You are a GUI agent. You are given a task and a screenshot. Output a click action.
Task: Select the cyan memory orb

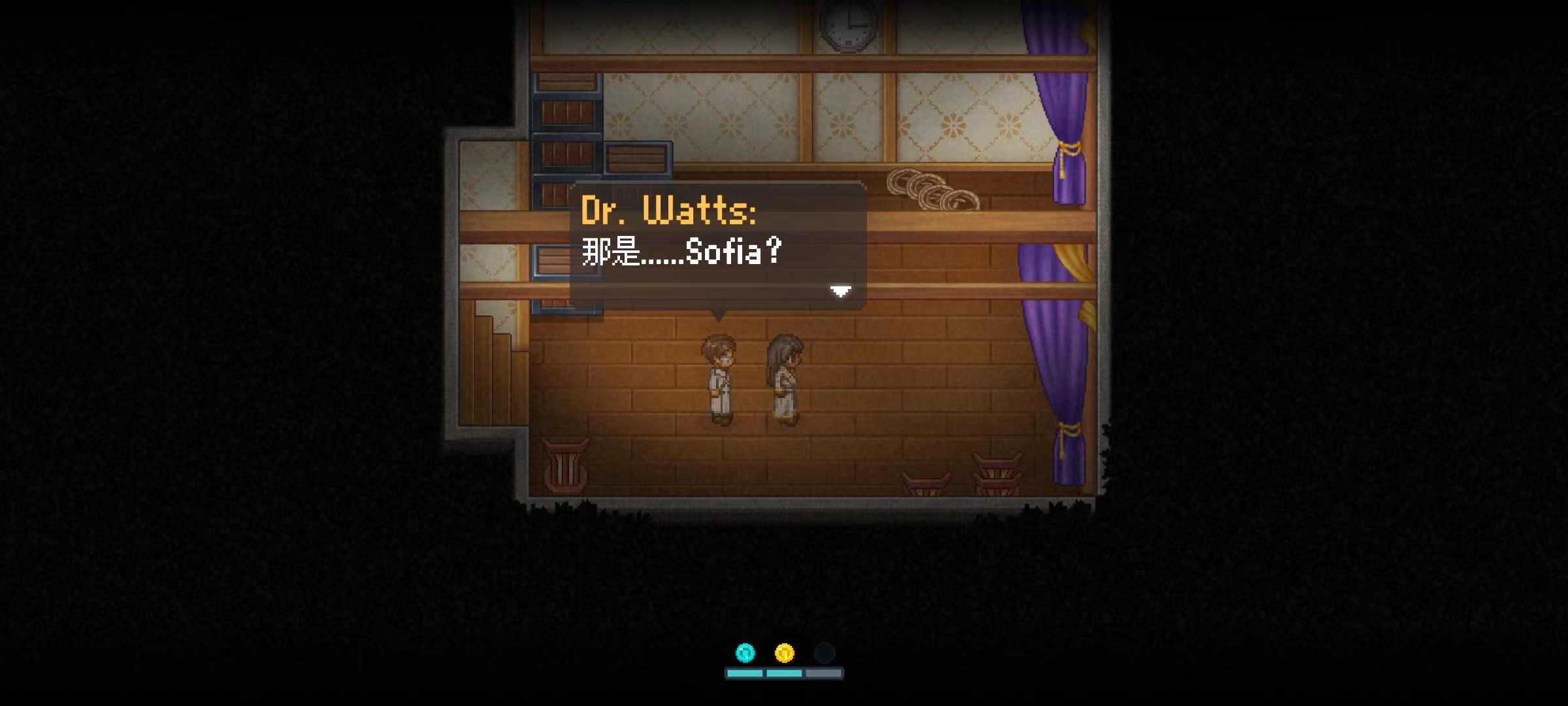745,652
